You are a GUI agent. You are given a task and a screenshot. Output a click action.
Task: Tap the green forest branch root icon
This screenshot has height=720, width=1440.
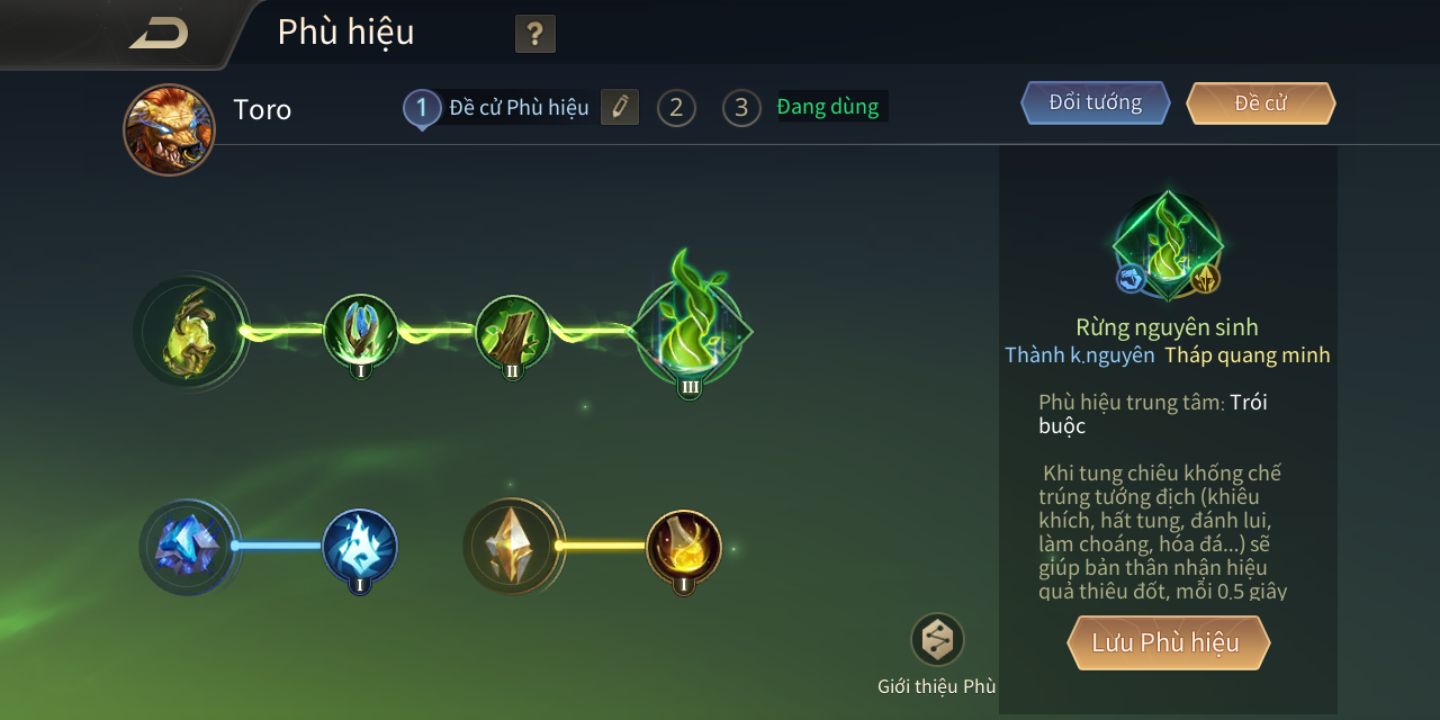pyautogui.click(x=188, y=332)
